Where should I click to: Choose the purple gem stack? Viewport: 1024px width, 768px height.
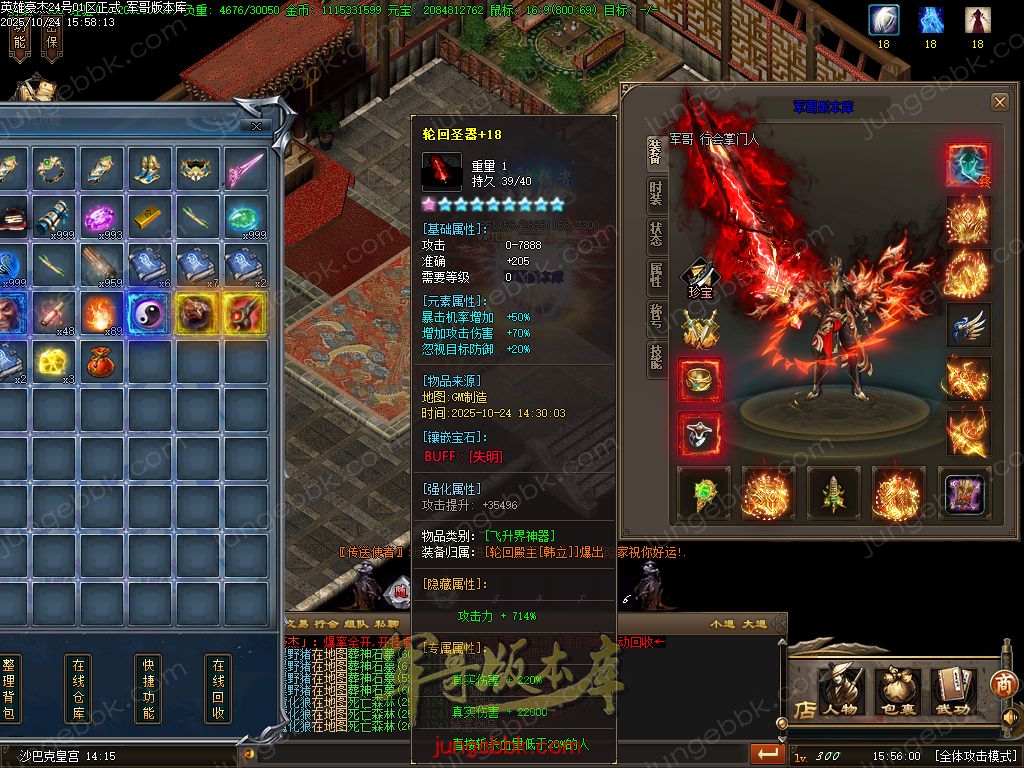100,217
